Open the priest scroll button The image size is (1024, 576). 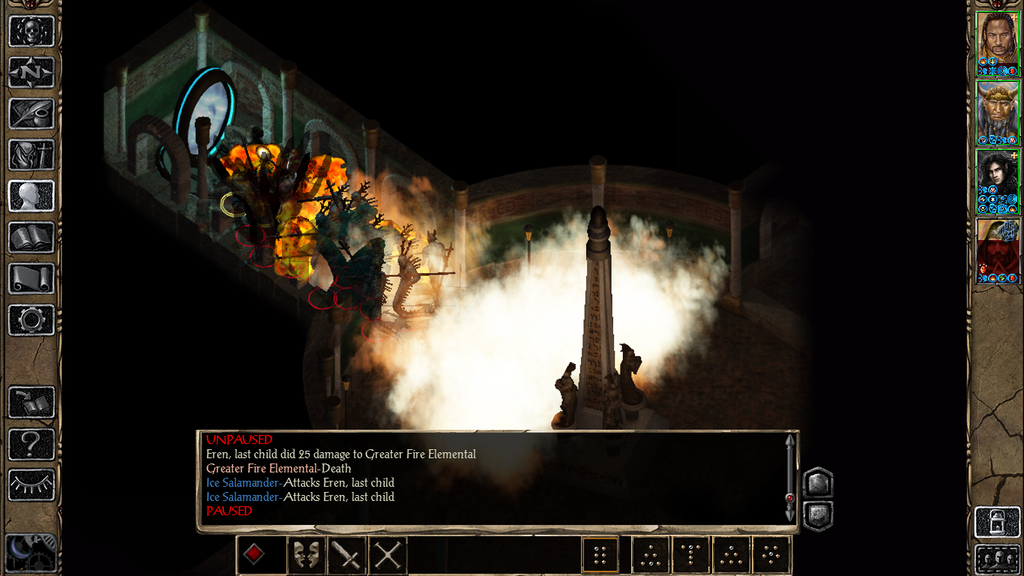click(31, 278)
